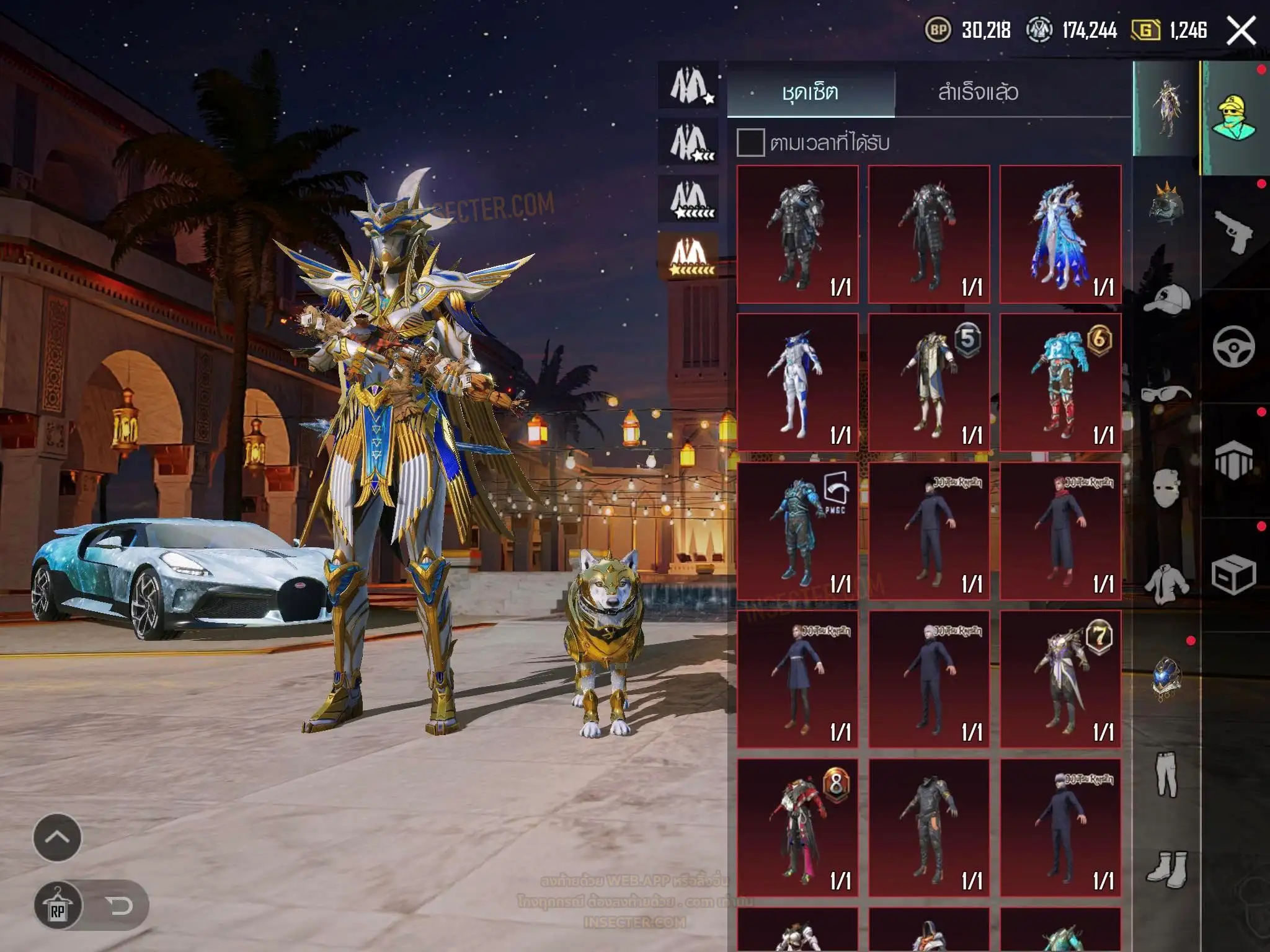
Task: Pick the white and blue bodysuit outfit
Action: (797, 382)
